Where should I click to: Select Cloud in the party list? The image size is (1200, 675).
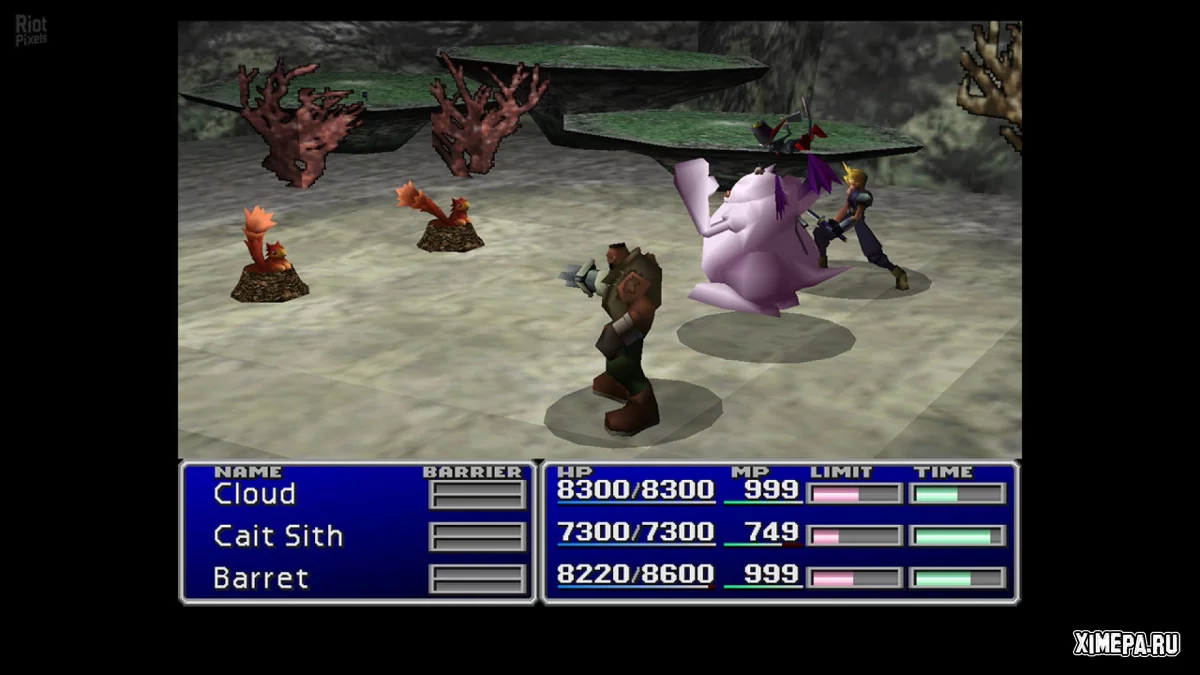pos(254,494)
